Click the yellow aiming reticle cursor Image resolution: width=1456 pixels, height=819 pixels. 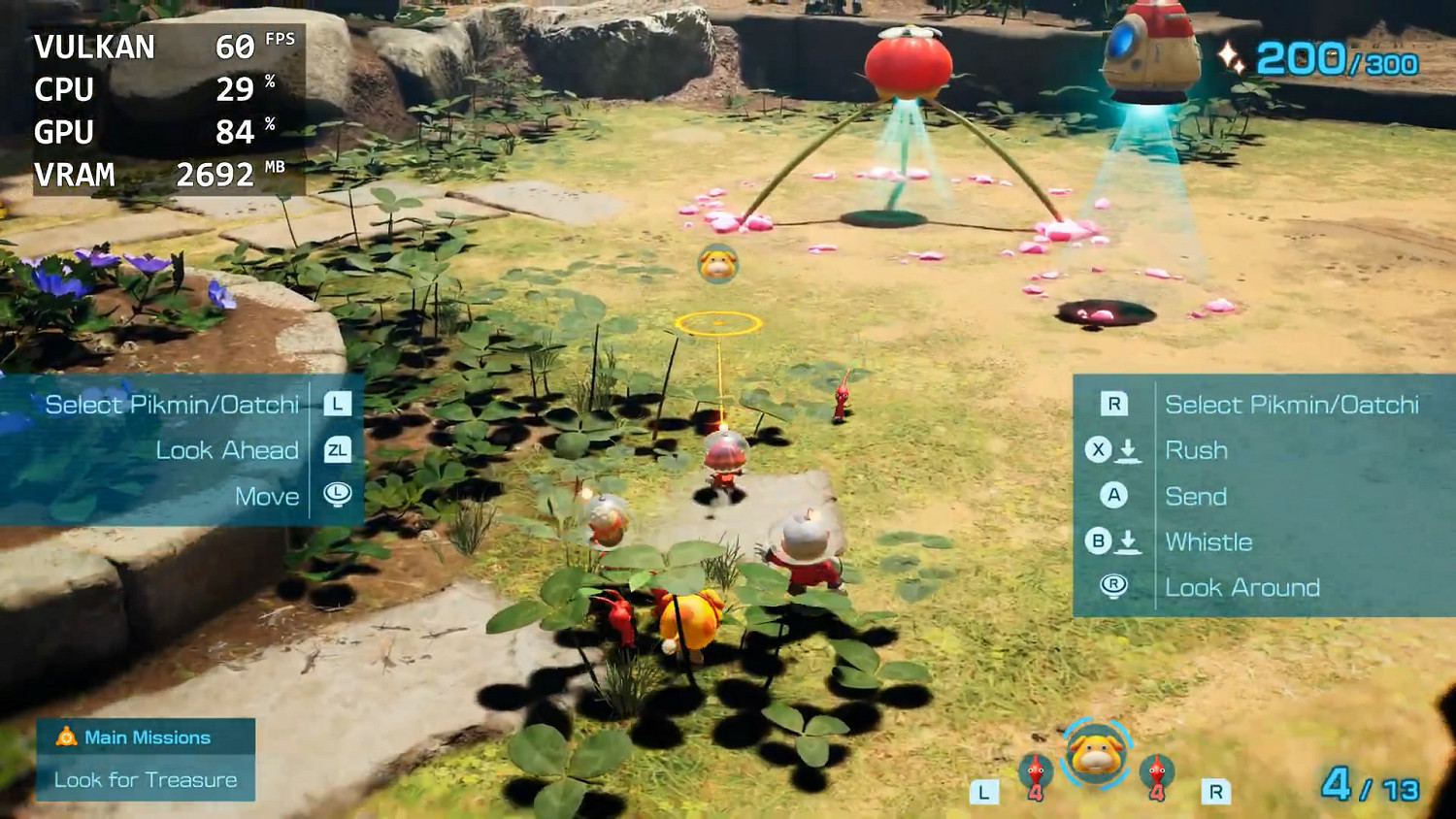pyautogui.click(x=718, y=323)
